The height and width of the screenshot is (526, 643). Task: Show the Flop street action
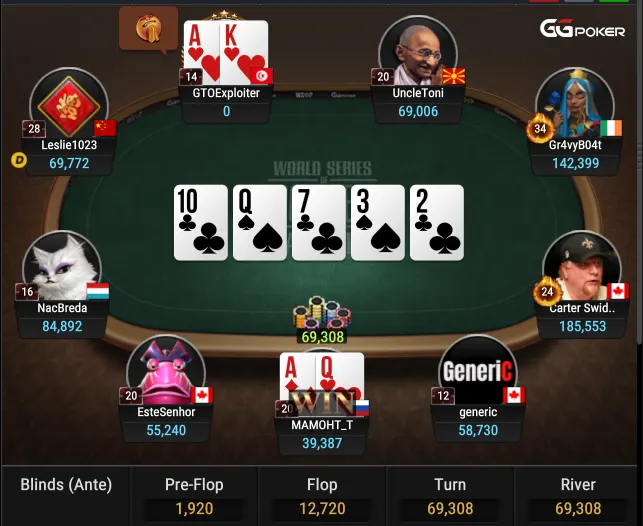[322, 496]
